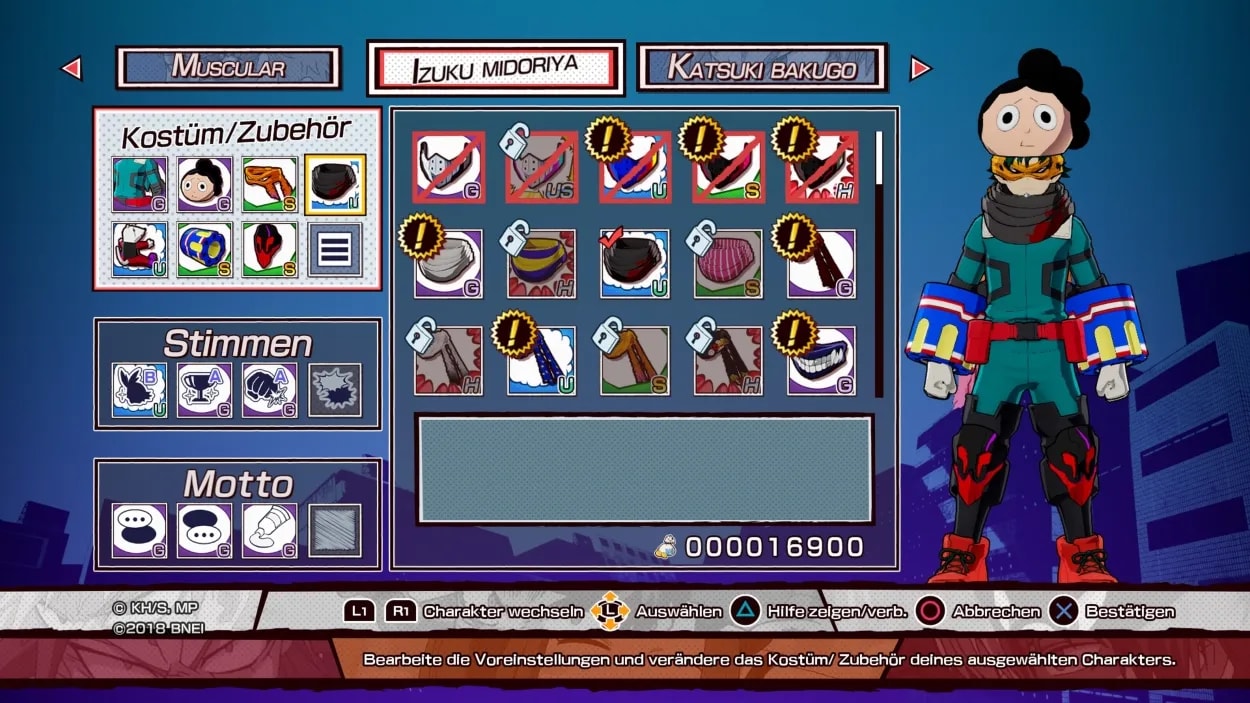Switch to the Muscular character tab
Image resolution: width=1250 pixels, height=703 pixels.
[229, 68]
